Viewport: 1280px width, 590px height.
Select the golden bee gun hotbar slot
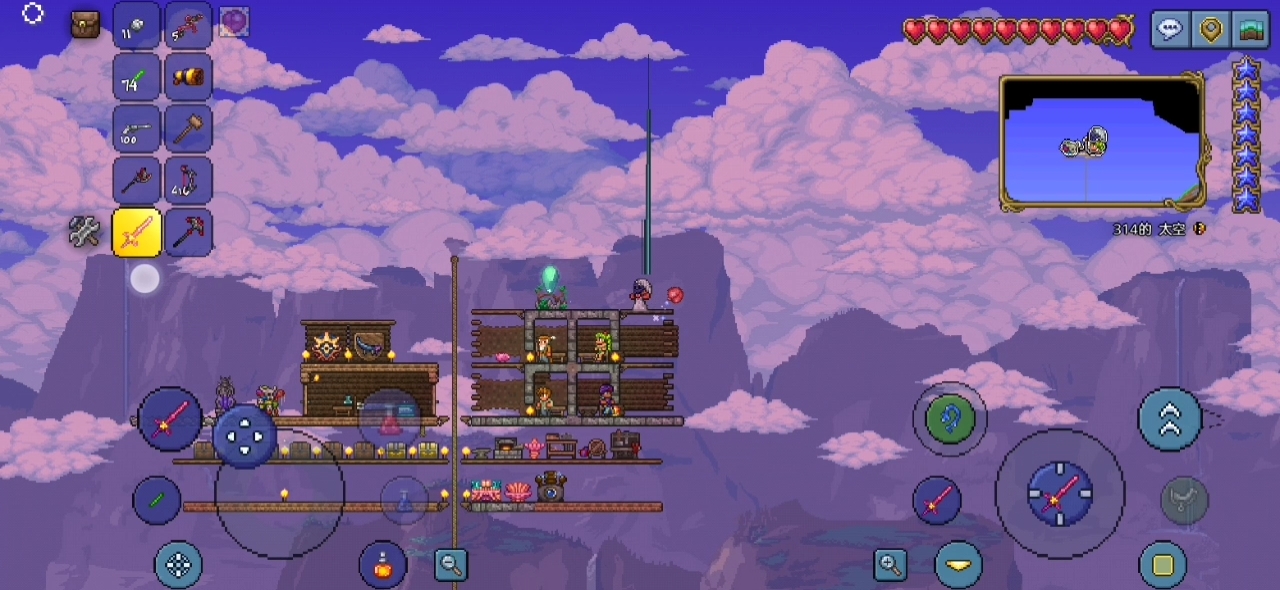pos(188,76)
